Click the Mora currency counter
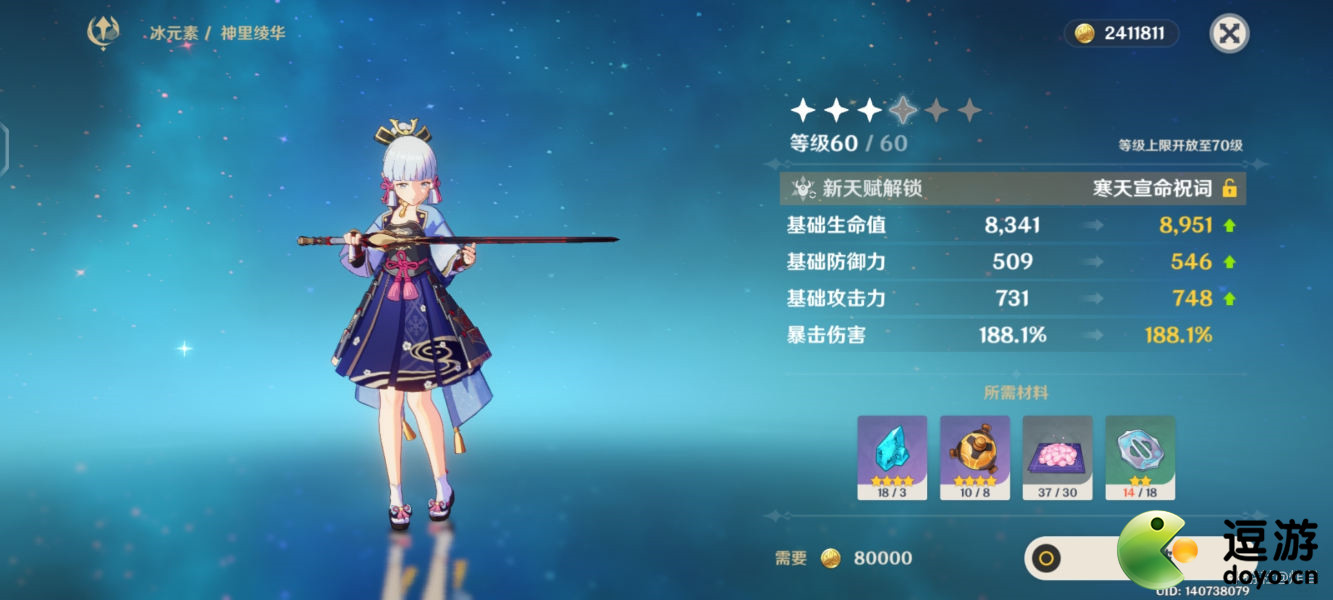This screenshot has width=1333, height=600. pyautogui.click(x=1121, y=34)
